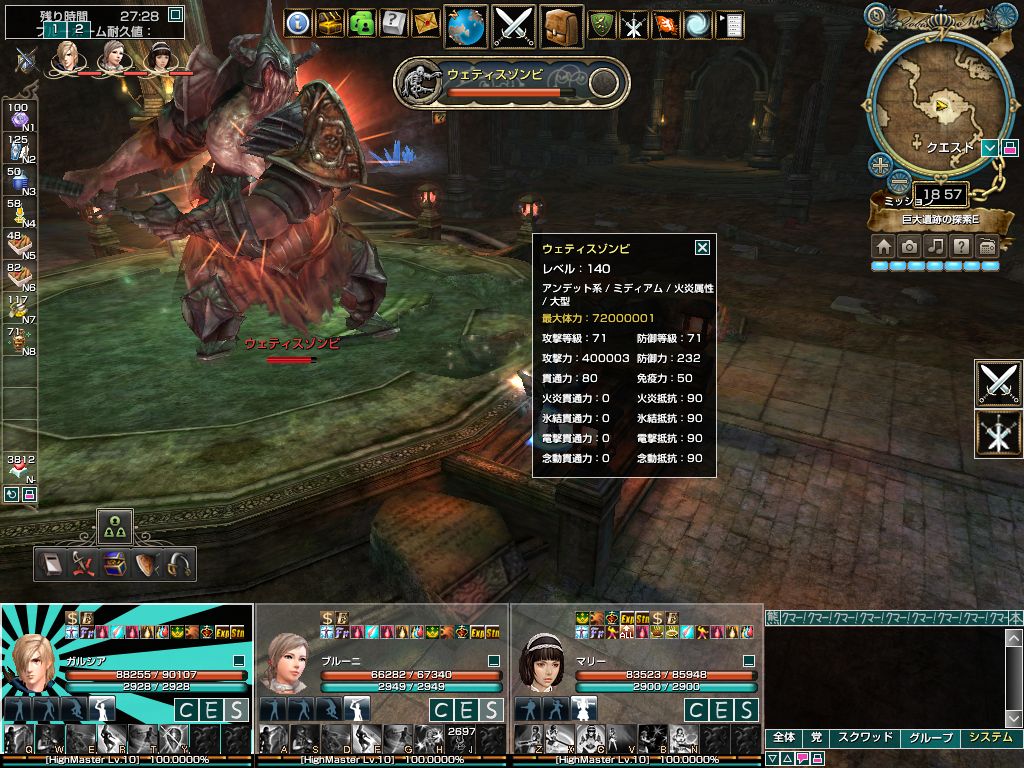This screenshot has height=768, width=1024.
Task: Select ガルシア character portrait
Action: pyautogui.click(x=32, y=661)
